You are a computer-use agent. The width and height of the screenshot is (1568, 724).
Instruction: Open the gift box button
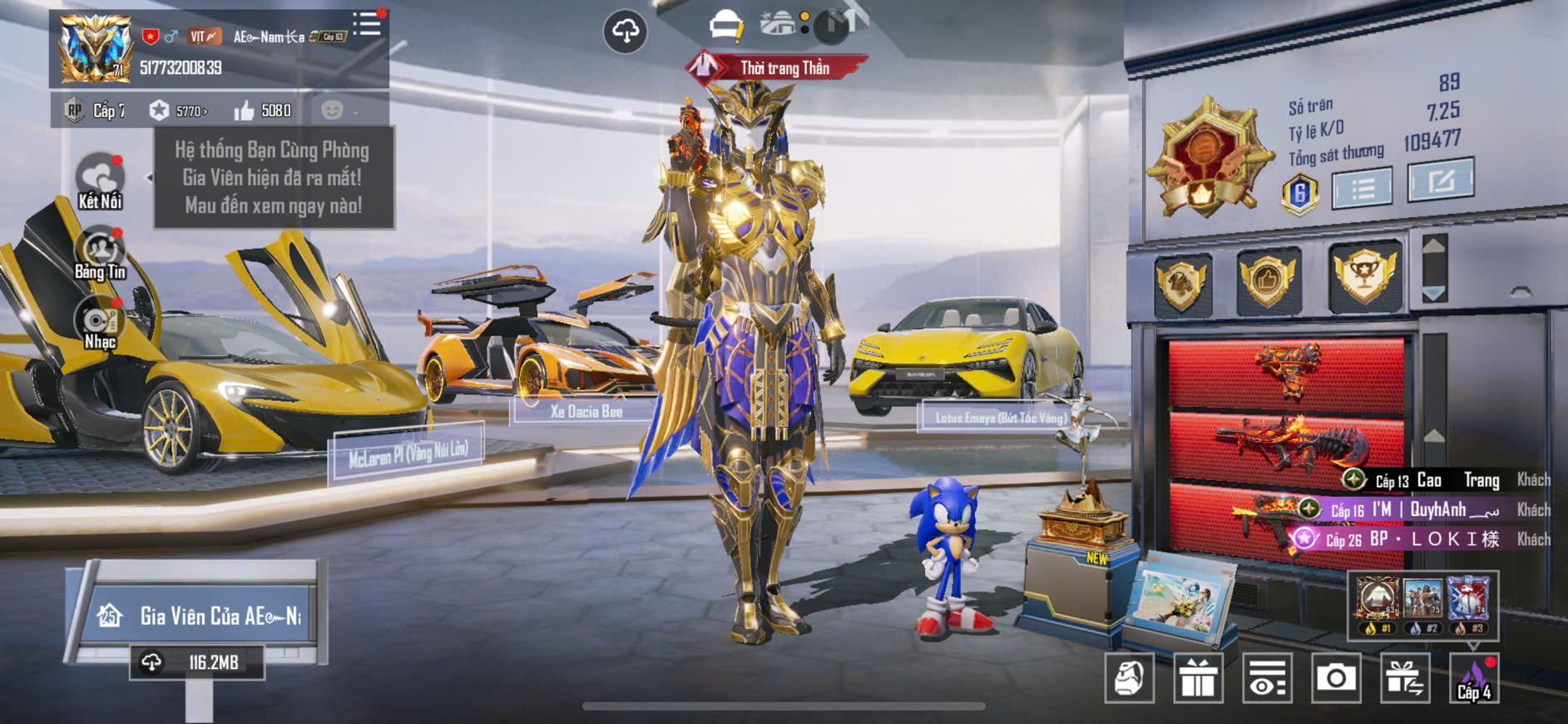1198,678
